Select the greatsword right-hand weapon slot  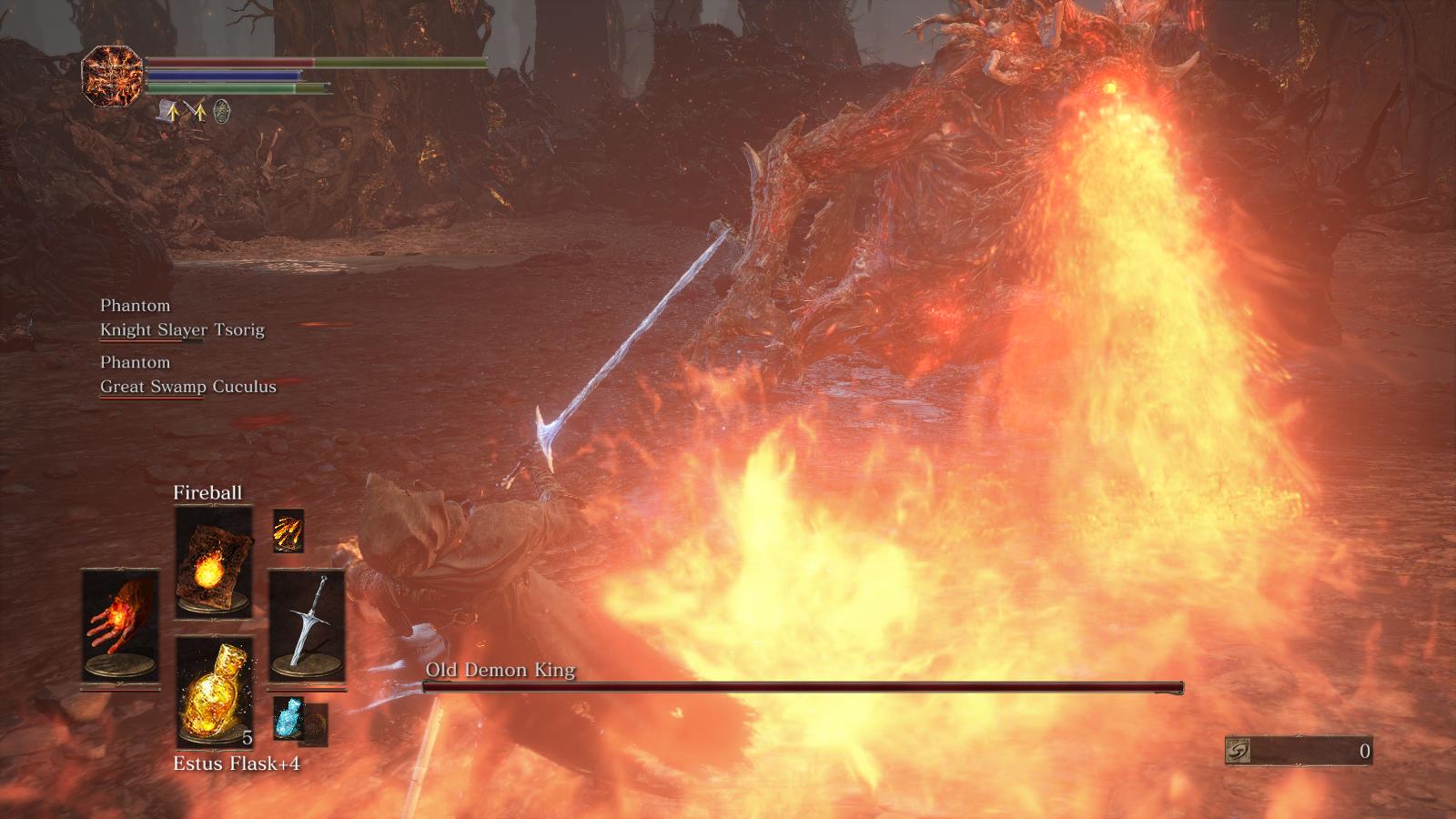point(307,624)
